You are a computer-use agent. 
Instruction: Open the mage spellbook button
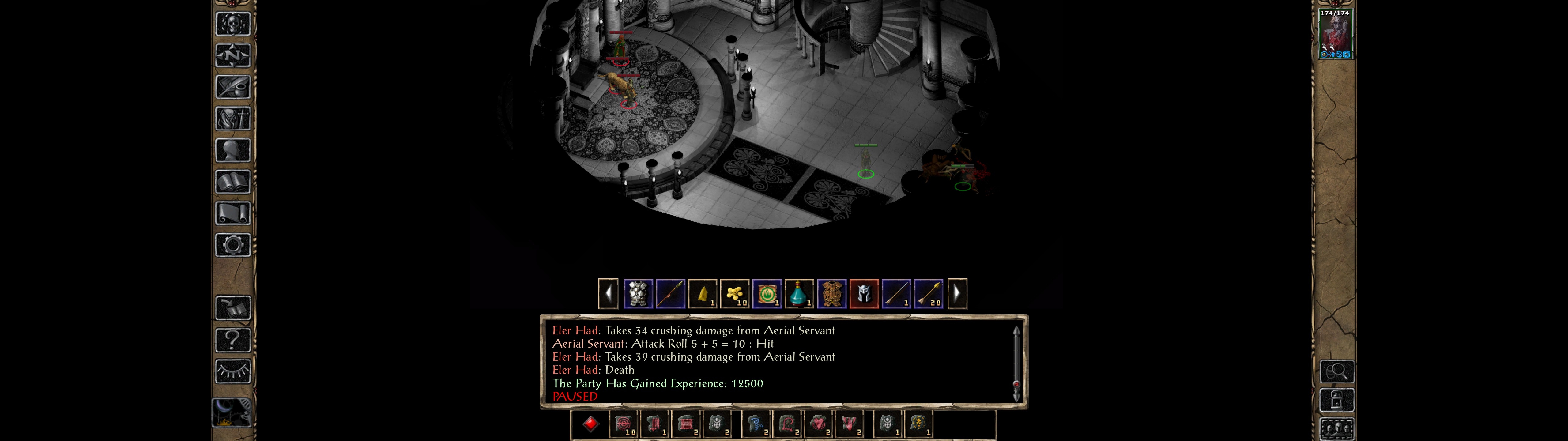pos(233,182)
